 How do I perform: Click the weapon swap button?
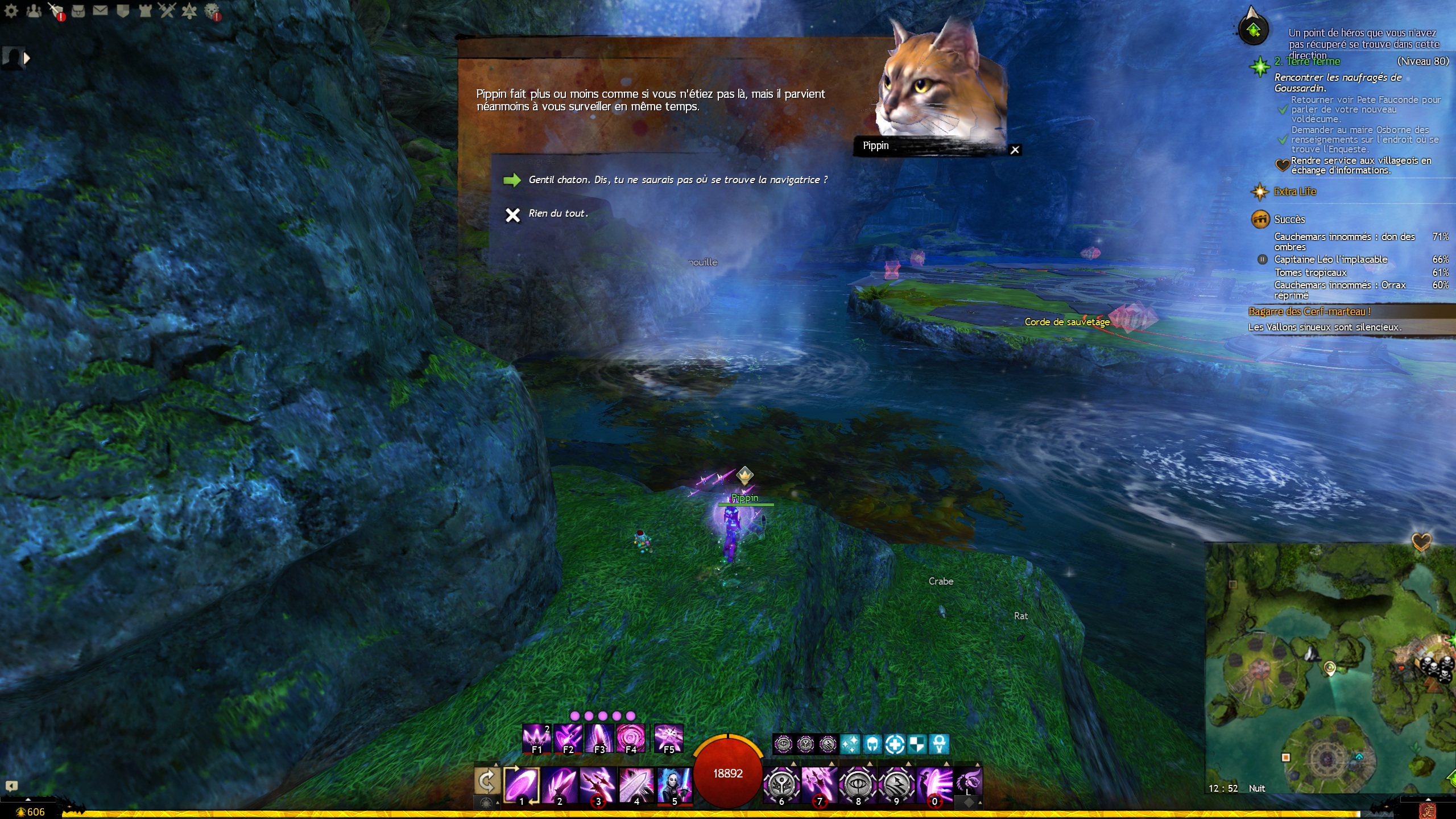coord(487,781)
